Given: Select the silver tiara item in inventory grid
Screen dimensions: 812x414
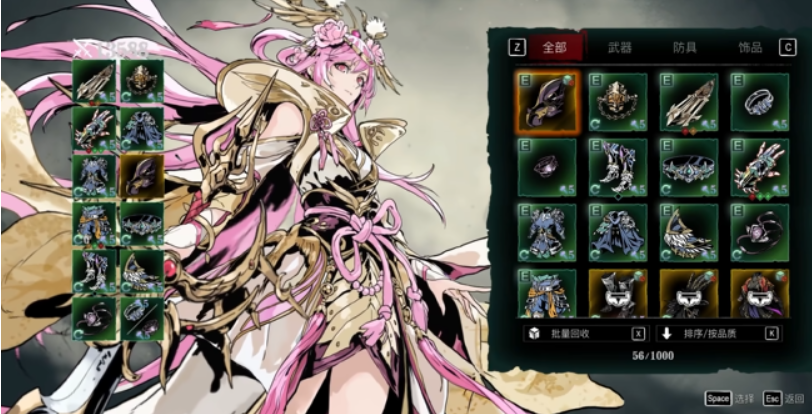Looking at the screenshot, I should click(688, 166).
